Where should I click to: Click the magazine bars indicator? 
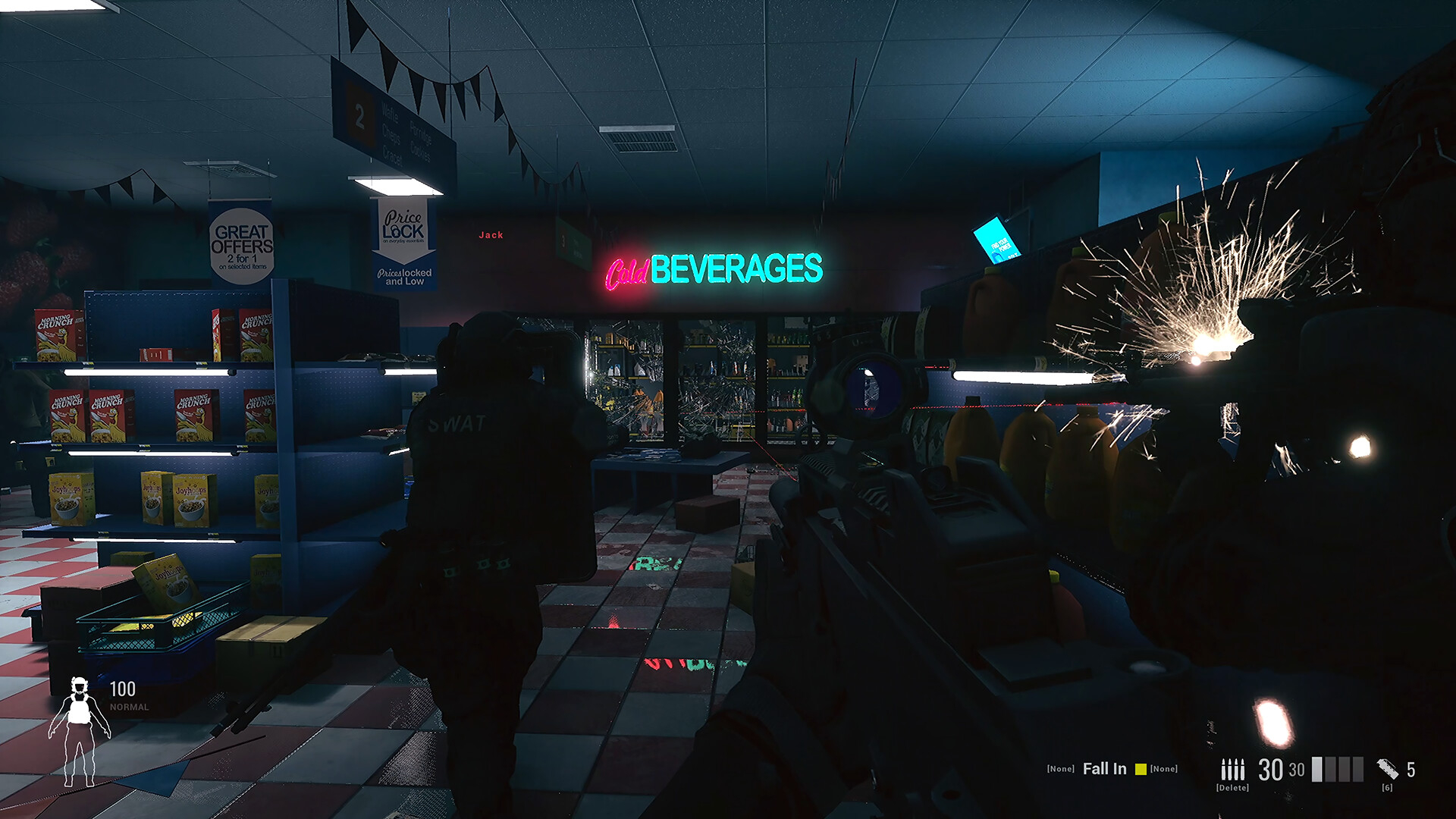point(1337,769)
